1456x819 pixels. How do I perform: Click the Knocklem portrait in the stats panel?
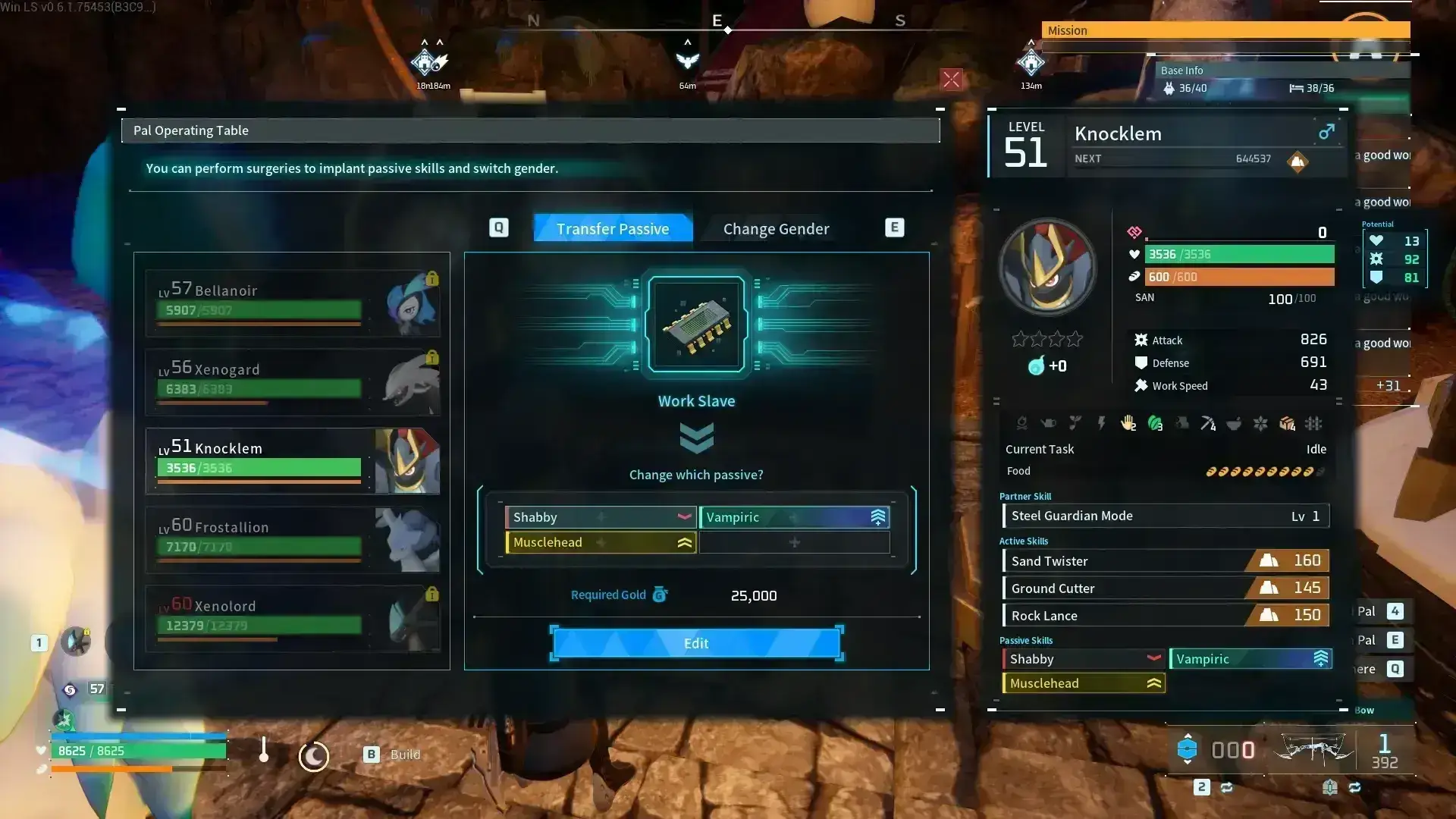(x=1047, y=267)
